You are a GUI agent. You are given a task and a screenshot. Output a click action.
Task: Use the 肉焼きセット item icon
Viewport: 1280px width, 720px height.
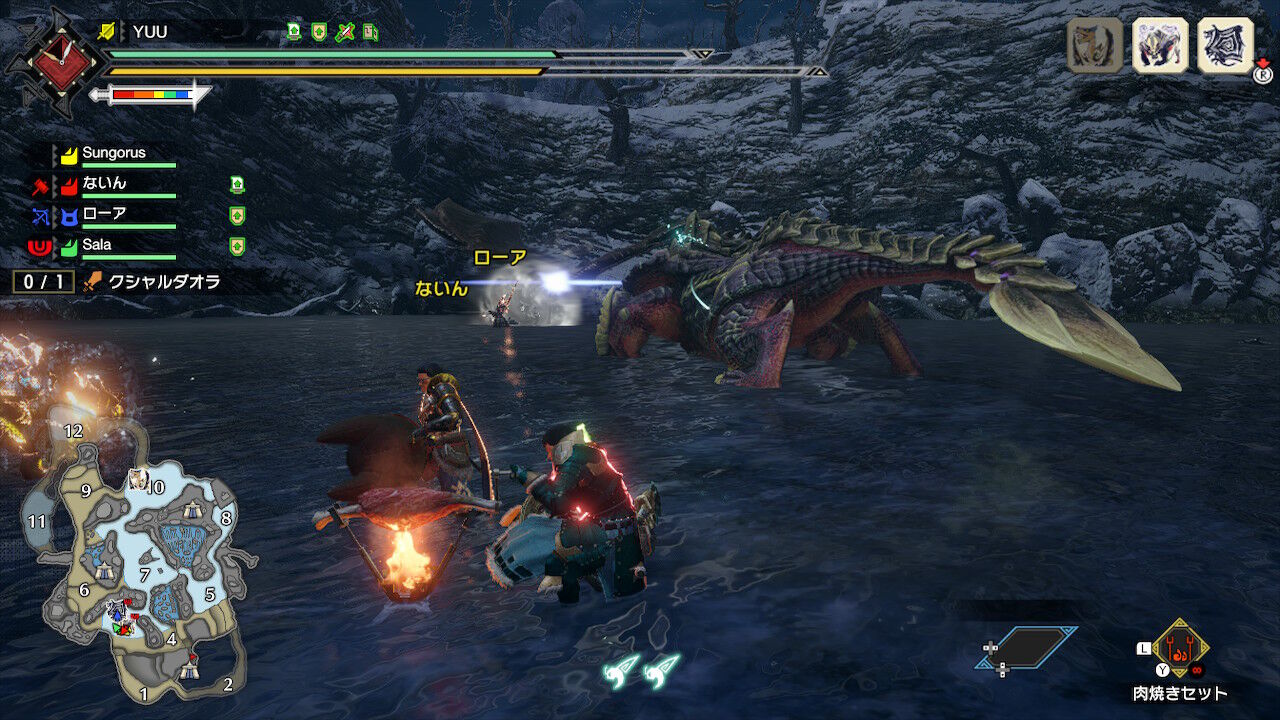(x=1180, y=648)
